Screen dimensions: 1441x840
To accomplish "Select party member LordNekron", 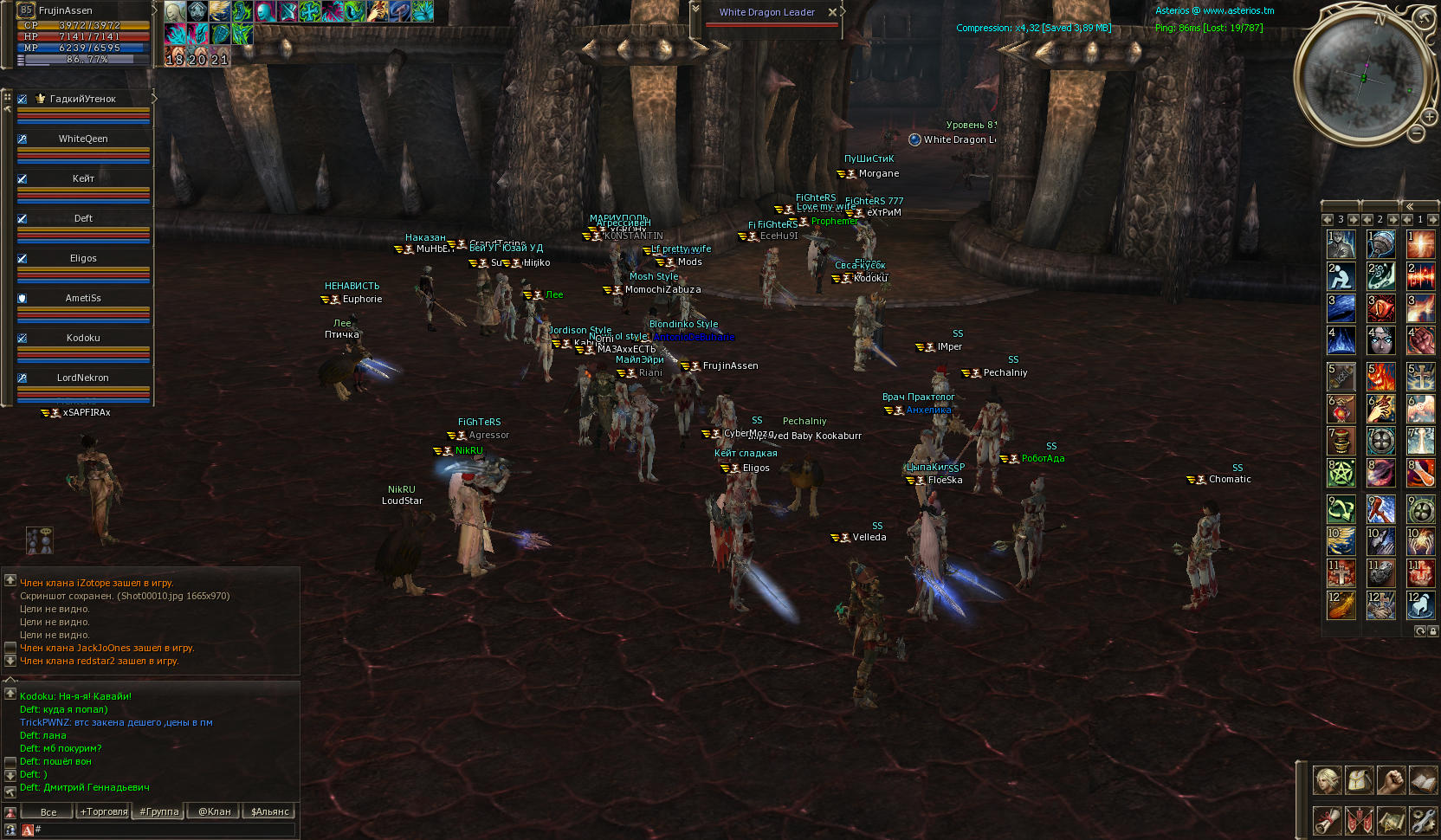I will tap(83, 378).
